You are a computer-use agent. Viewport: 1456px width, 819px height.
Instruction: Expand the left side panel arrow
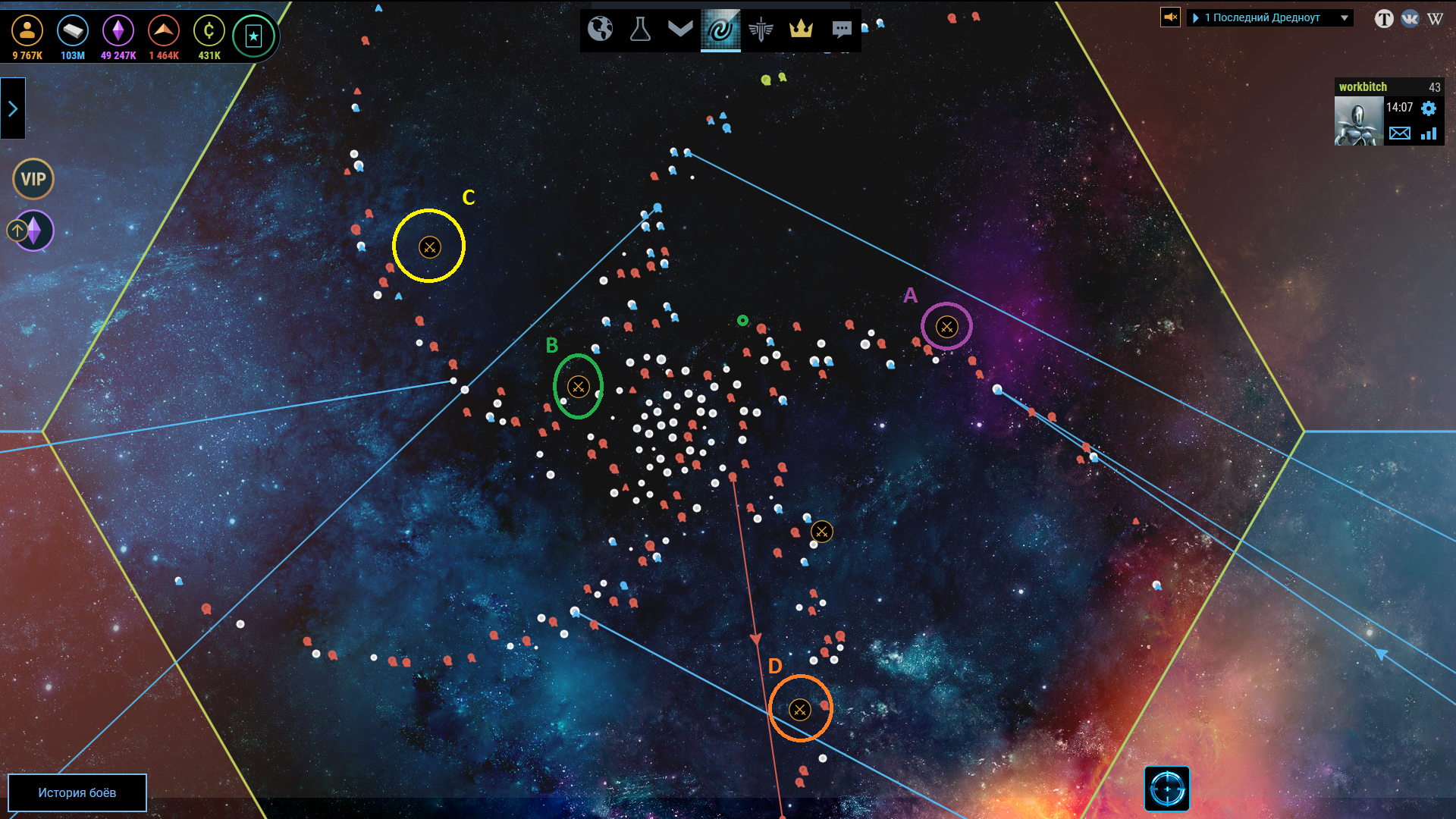pyautogui.click(x=13, y=108)
